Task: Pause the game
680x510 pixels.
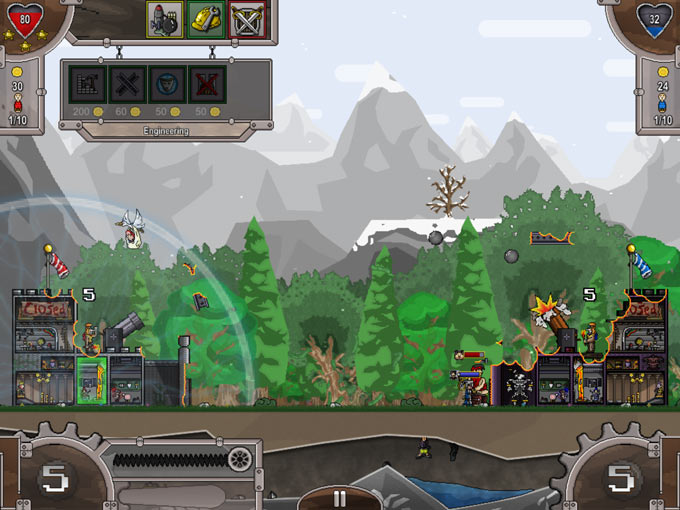Action: point(339,498)
